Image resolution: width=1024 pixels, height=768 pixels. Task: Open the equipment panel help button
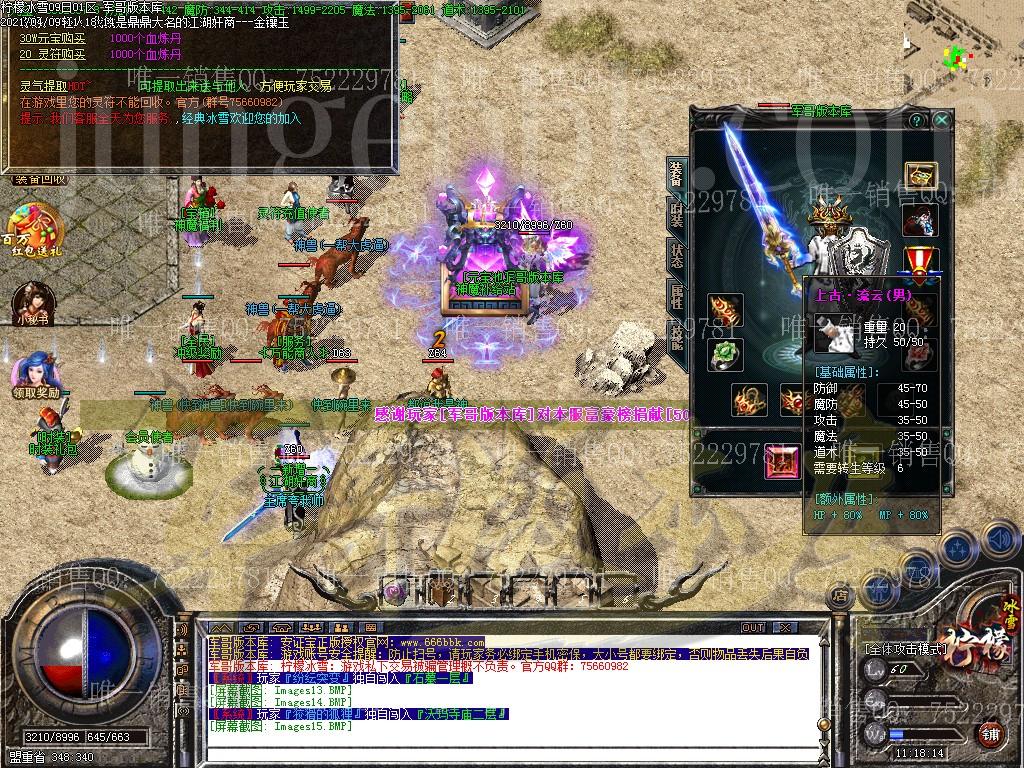click(916, 120)
